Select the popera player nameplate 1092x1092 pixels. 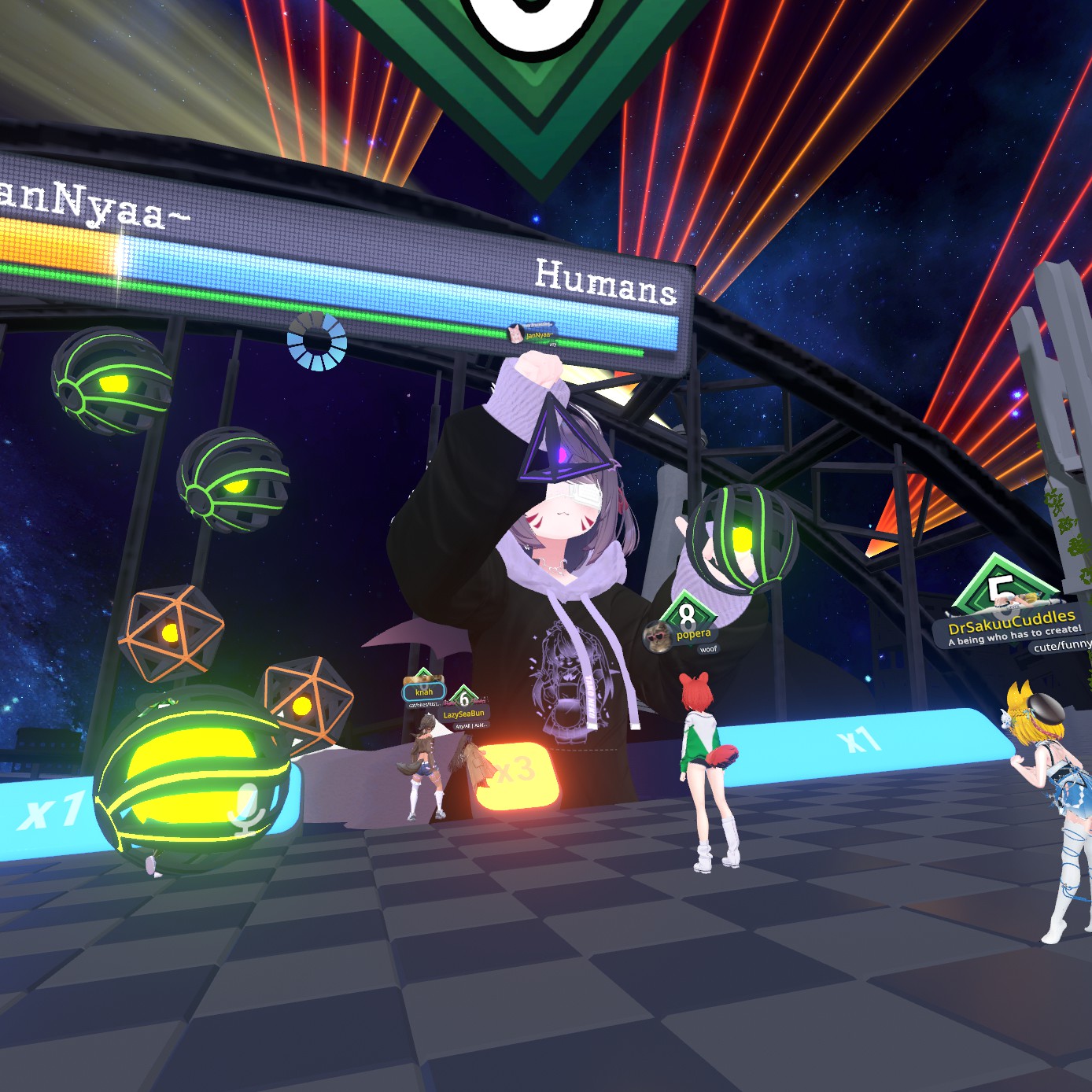pos(692,634)
